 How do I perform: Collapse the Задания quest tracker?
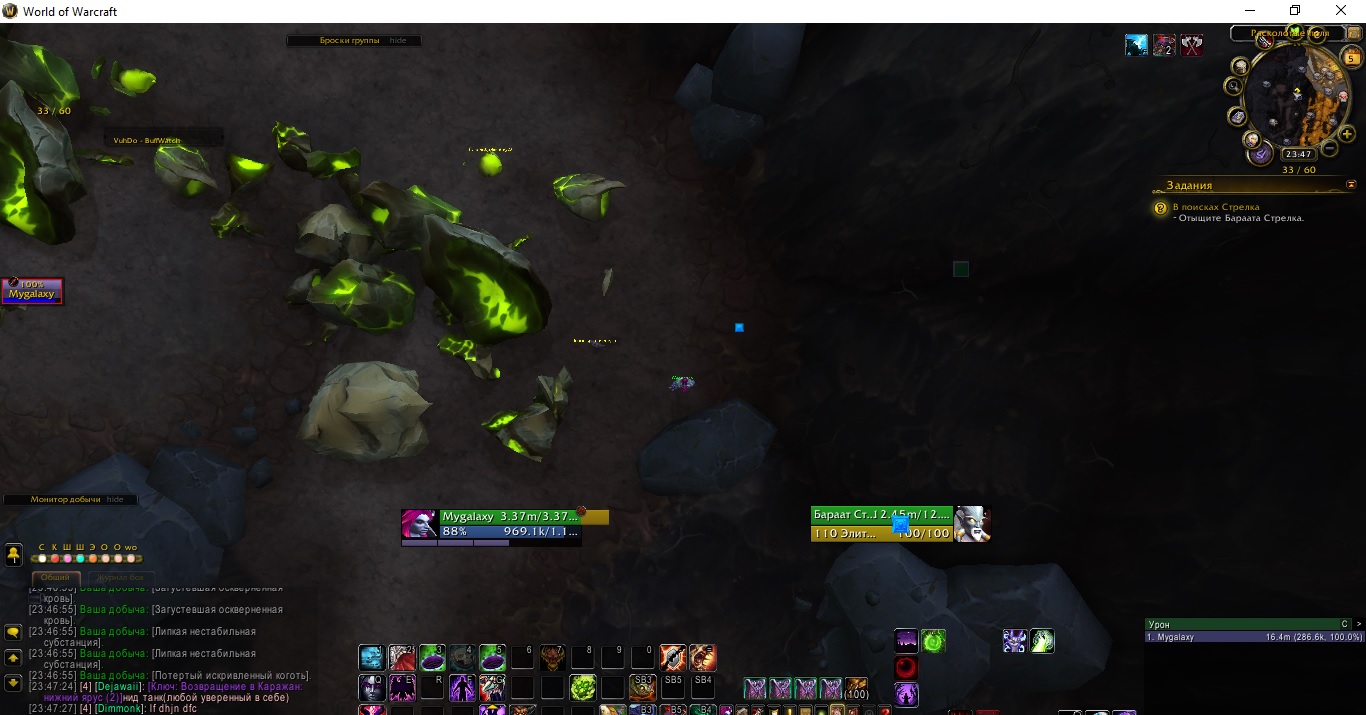[1352, 185]
